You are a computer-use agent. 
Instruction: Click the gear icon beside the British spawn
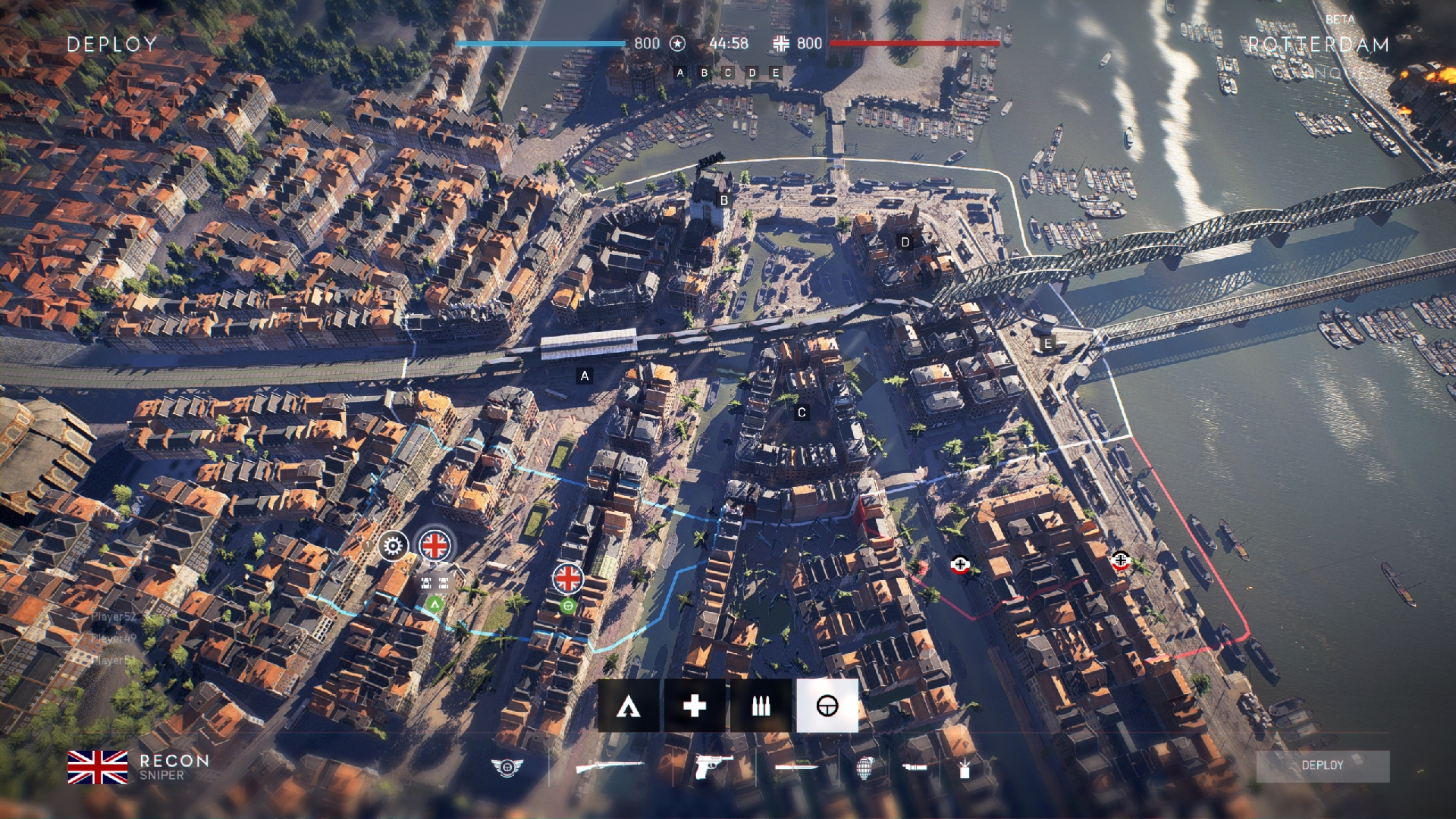coord(393,545)
